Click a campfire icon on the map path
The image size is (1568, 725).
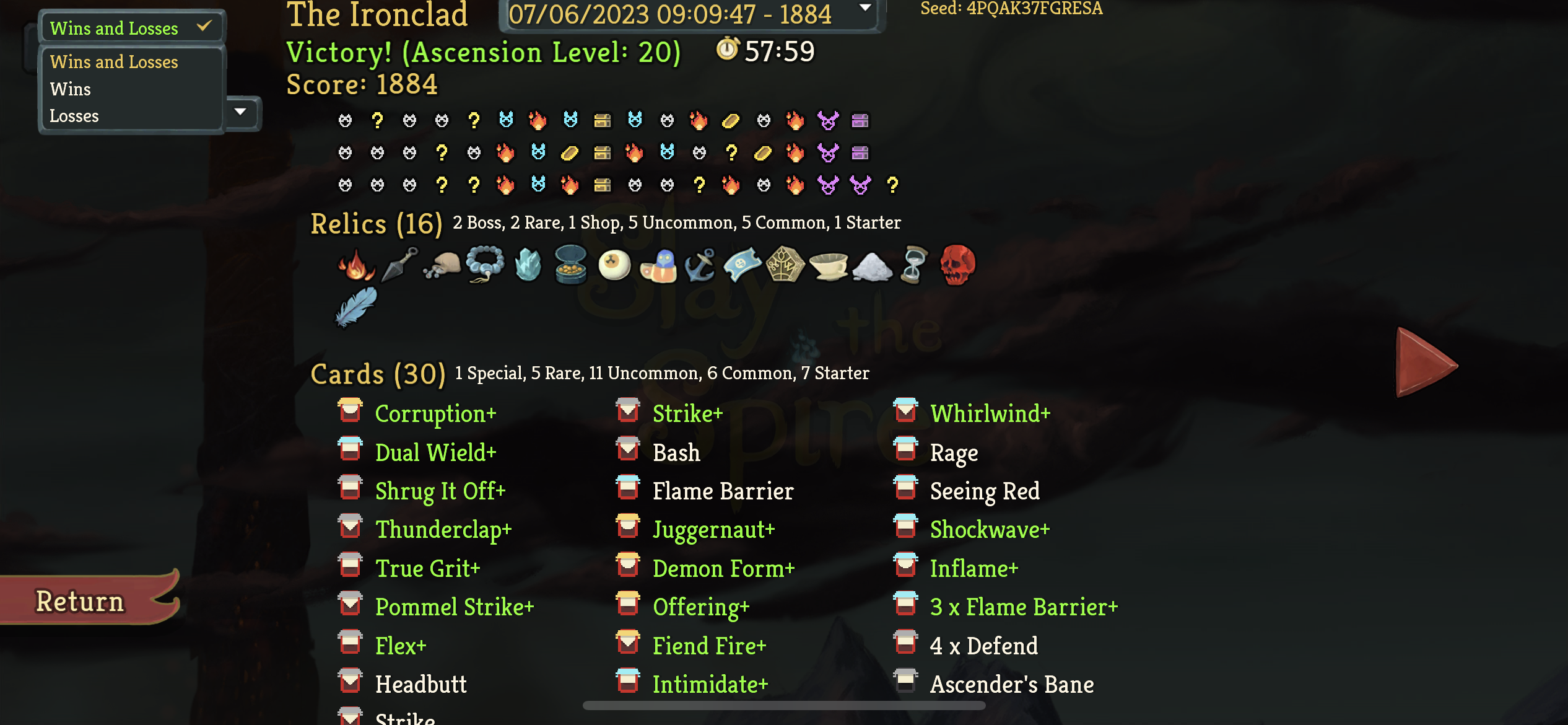pyautogui.click(x=536, y=121)
